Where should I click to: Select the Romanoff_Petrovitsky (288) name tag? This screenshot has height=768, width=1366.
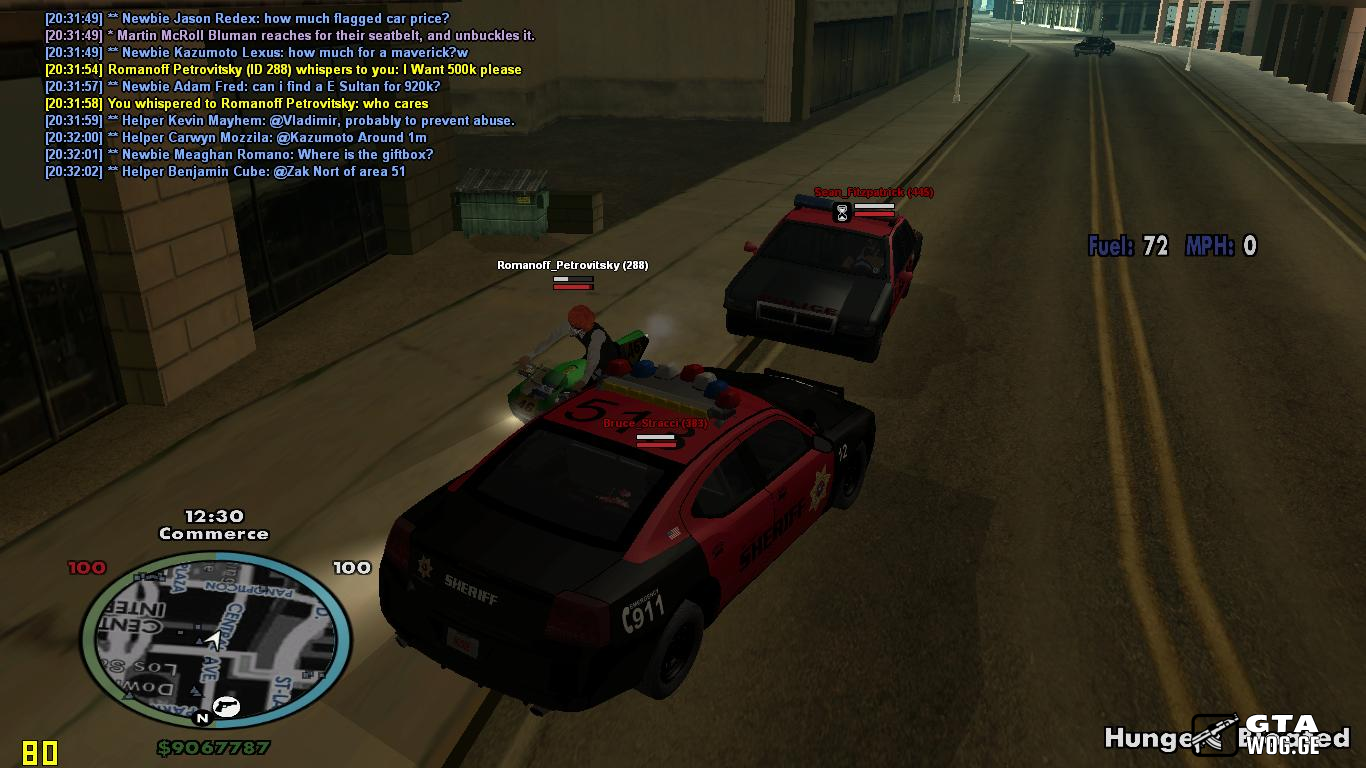click(x=572, y=265)
